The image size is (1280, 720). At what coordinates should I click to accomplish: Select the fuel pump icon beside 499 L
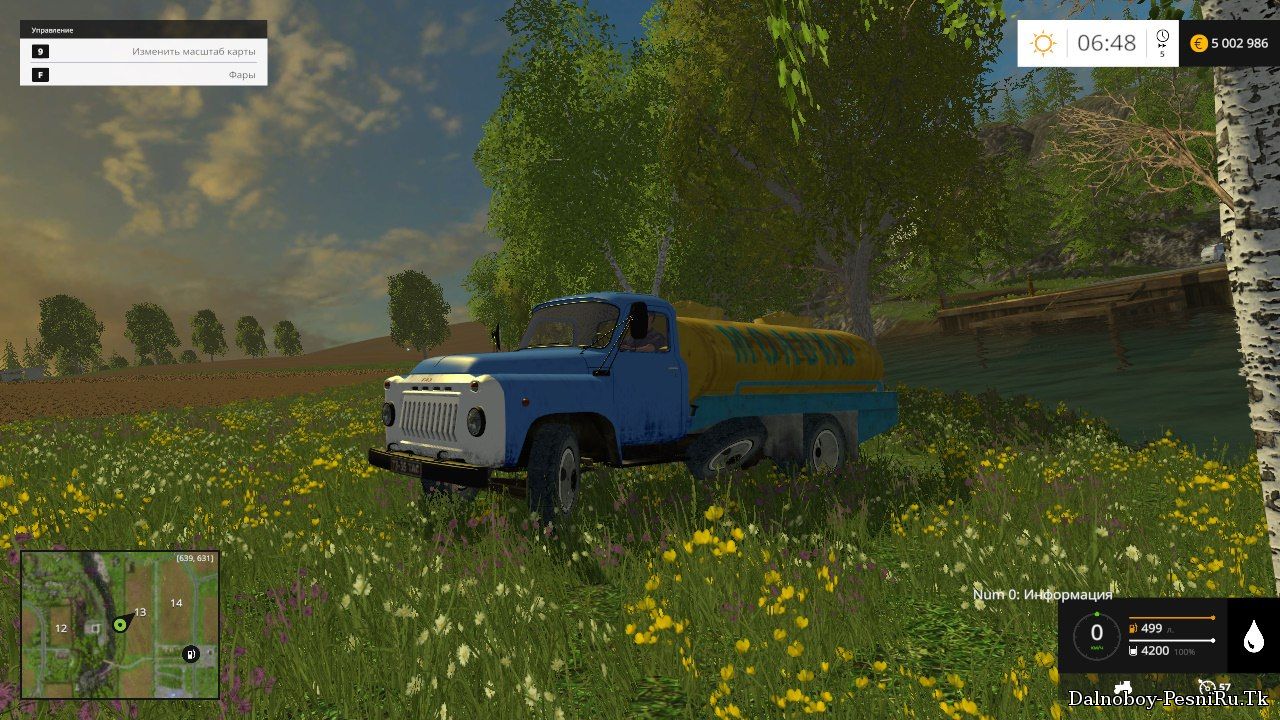1133,629
